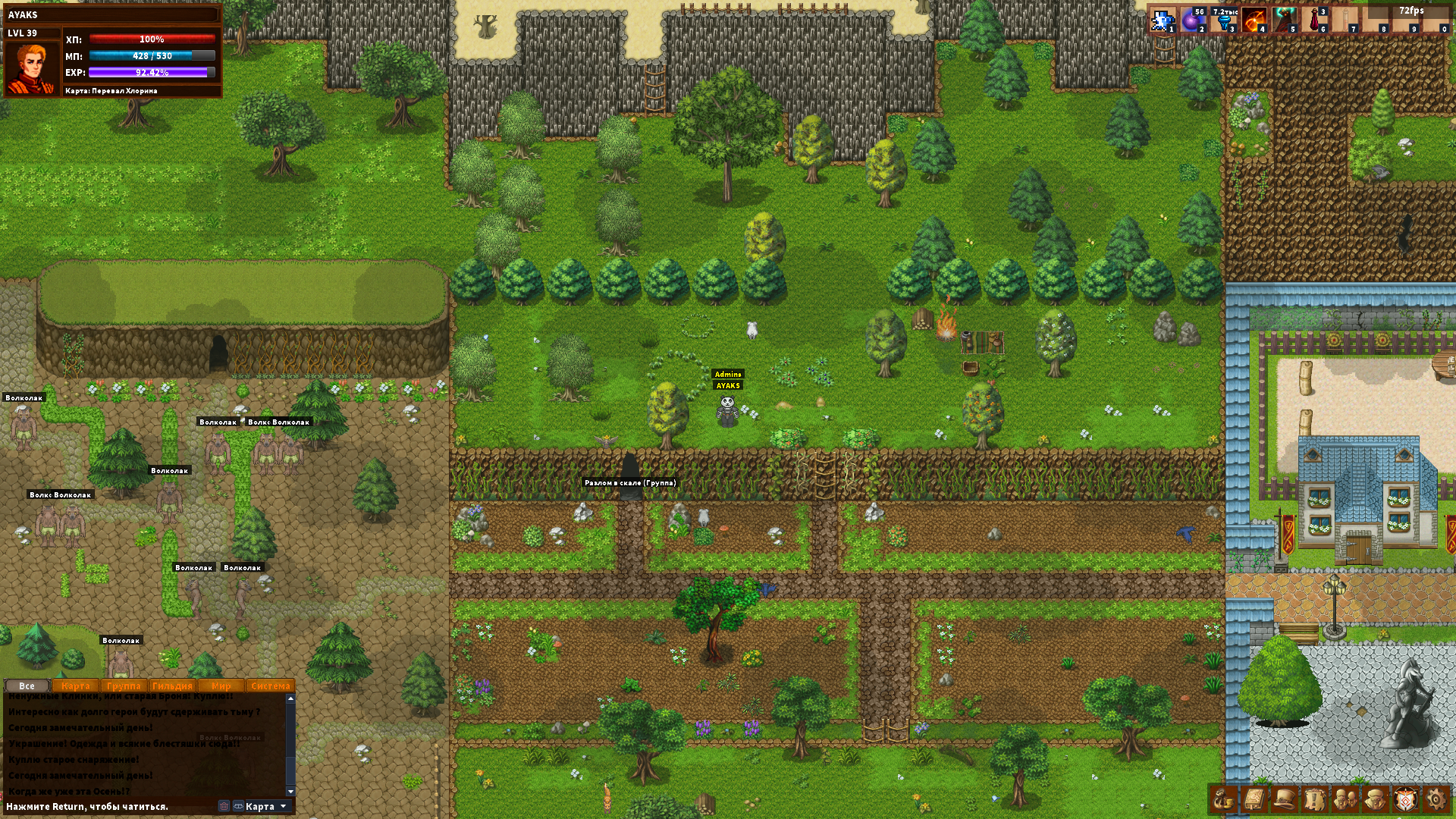Activate the fire orb skill in slot 4
Viewport: 1456px width, 819px height.
[1254, 20]
